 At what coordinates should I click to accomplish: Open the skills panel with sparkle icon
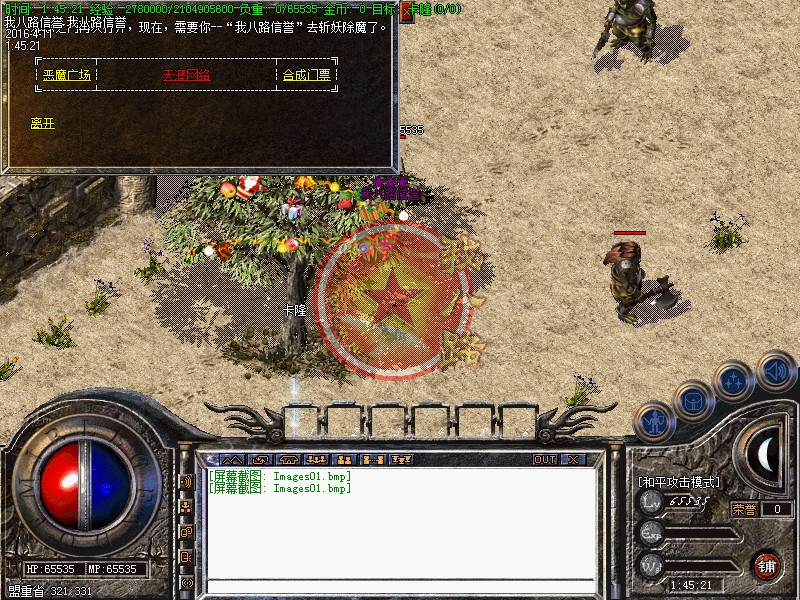pyautogui.click(x=735, y=380)
